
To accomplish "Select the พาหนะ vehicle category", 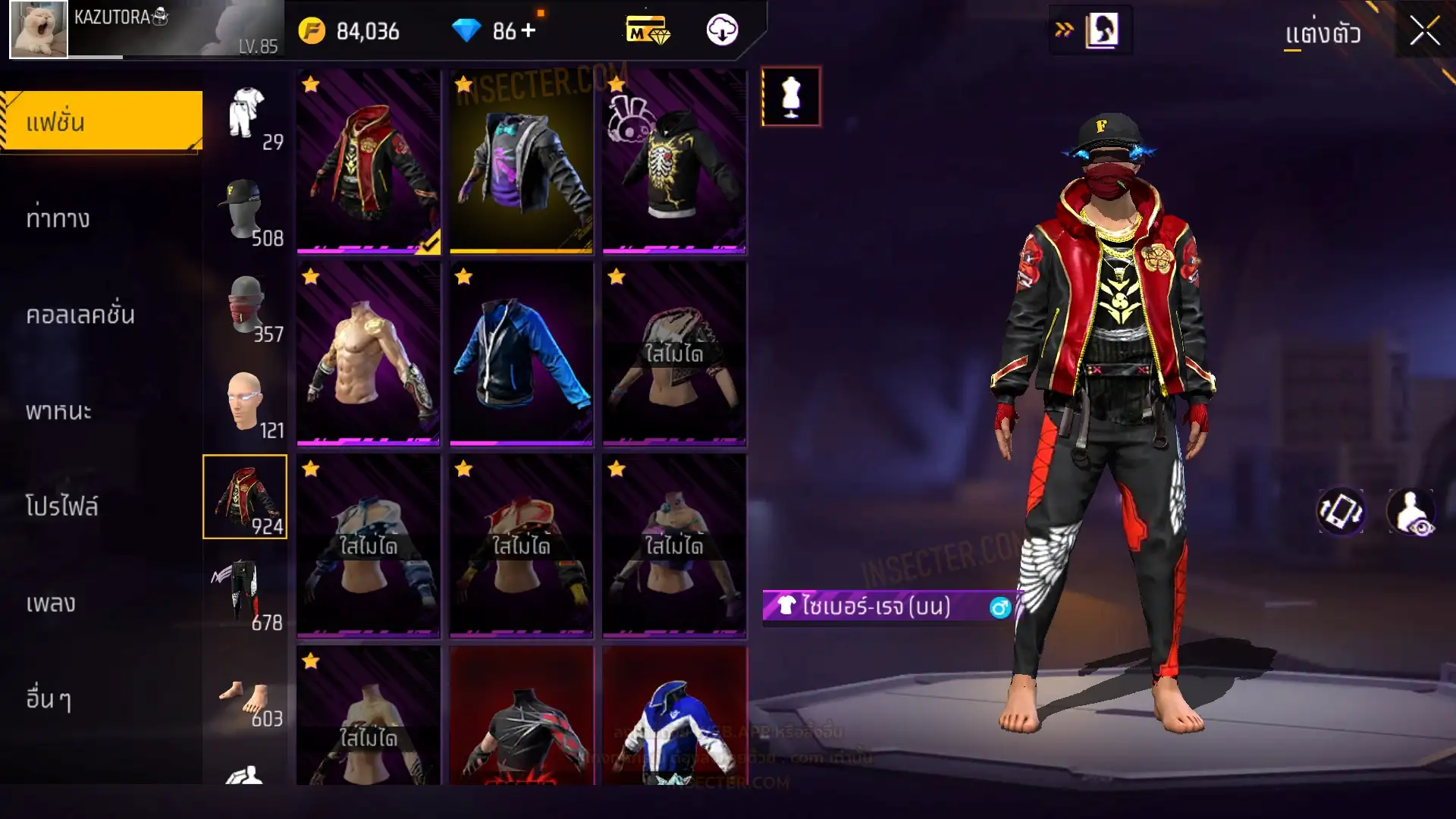I will pyautogui.click(x=58, y=411).
